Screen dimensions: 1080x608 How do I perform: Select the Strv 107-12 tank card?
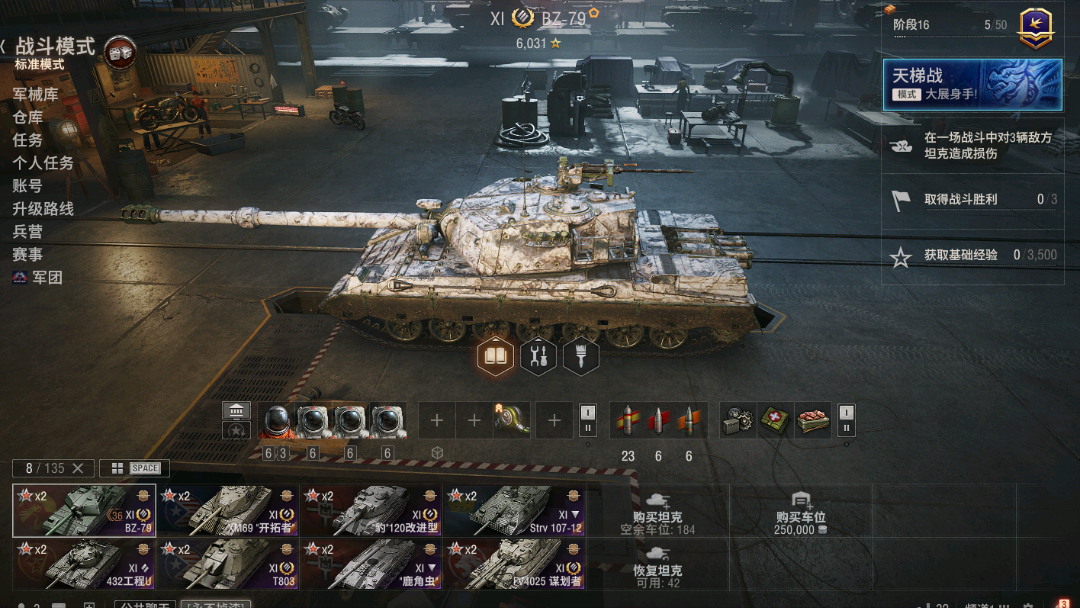514,510
